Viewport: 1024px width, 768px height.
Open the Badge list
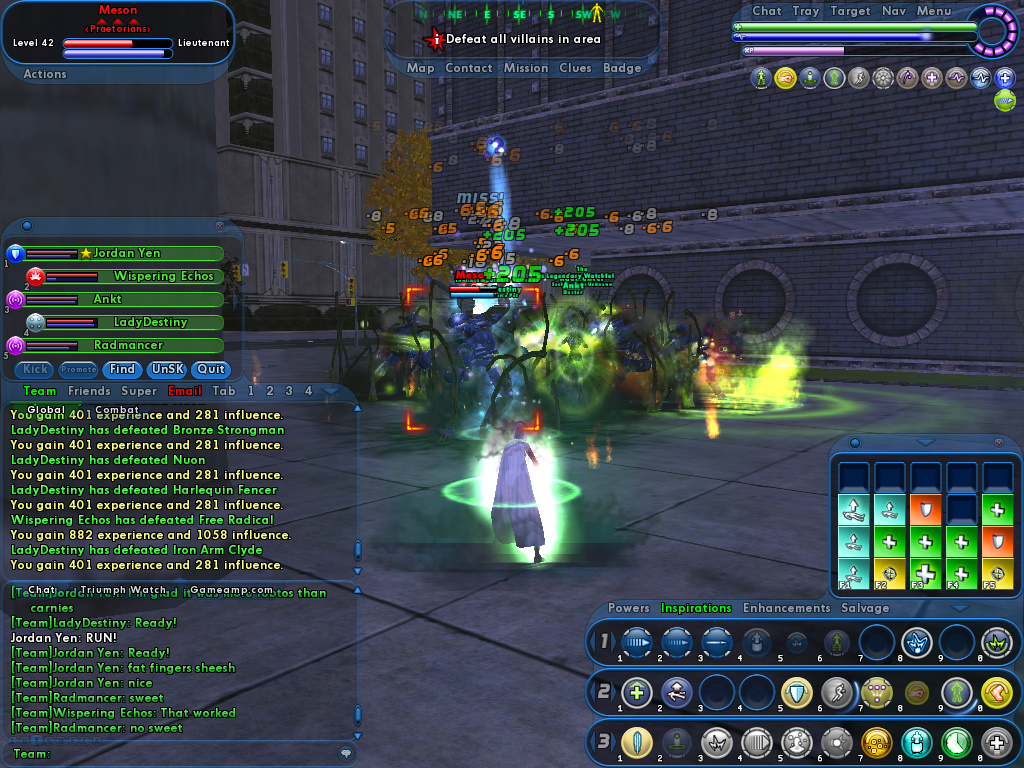point(622,68)
